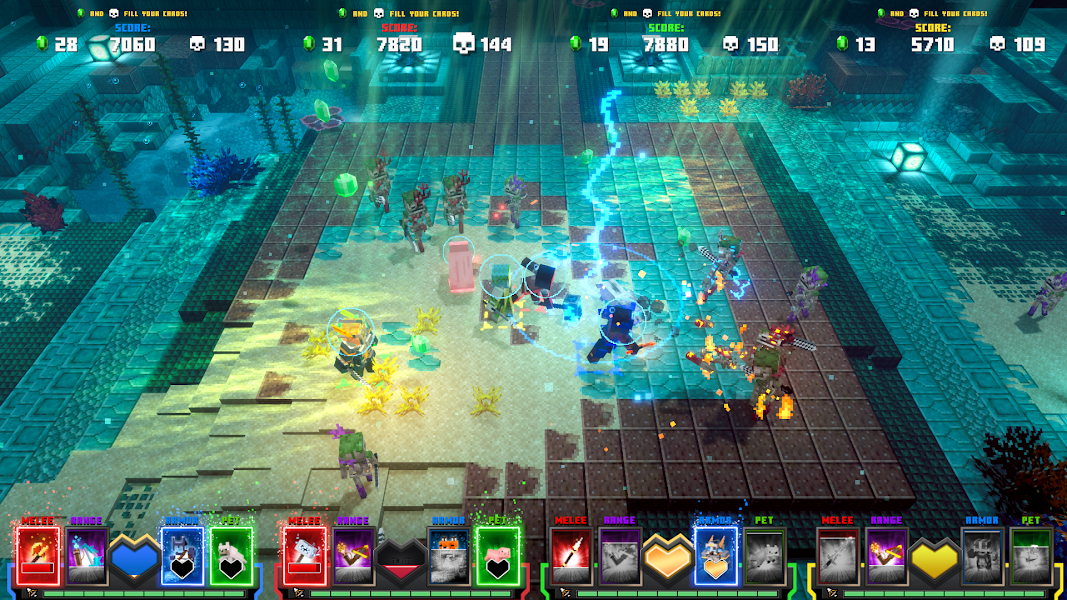1067x600 pixels.
Task: Pick the red player's pig pet card
Action: tap(498, 556)
